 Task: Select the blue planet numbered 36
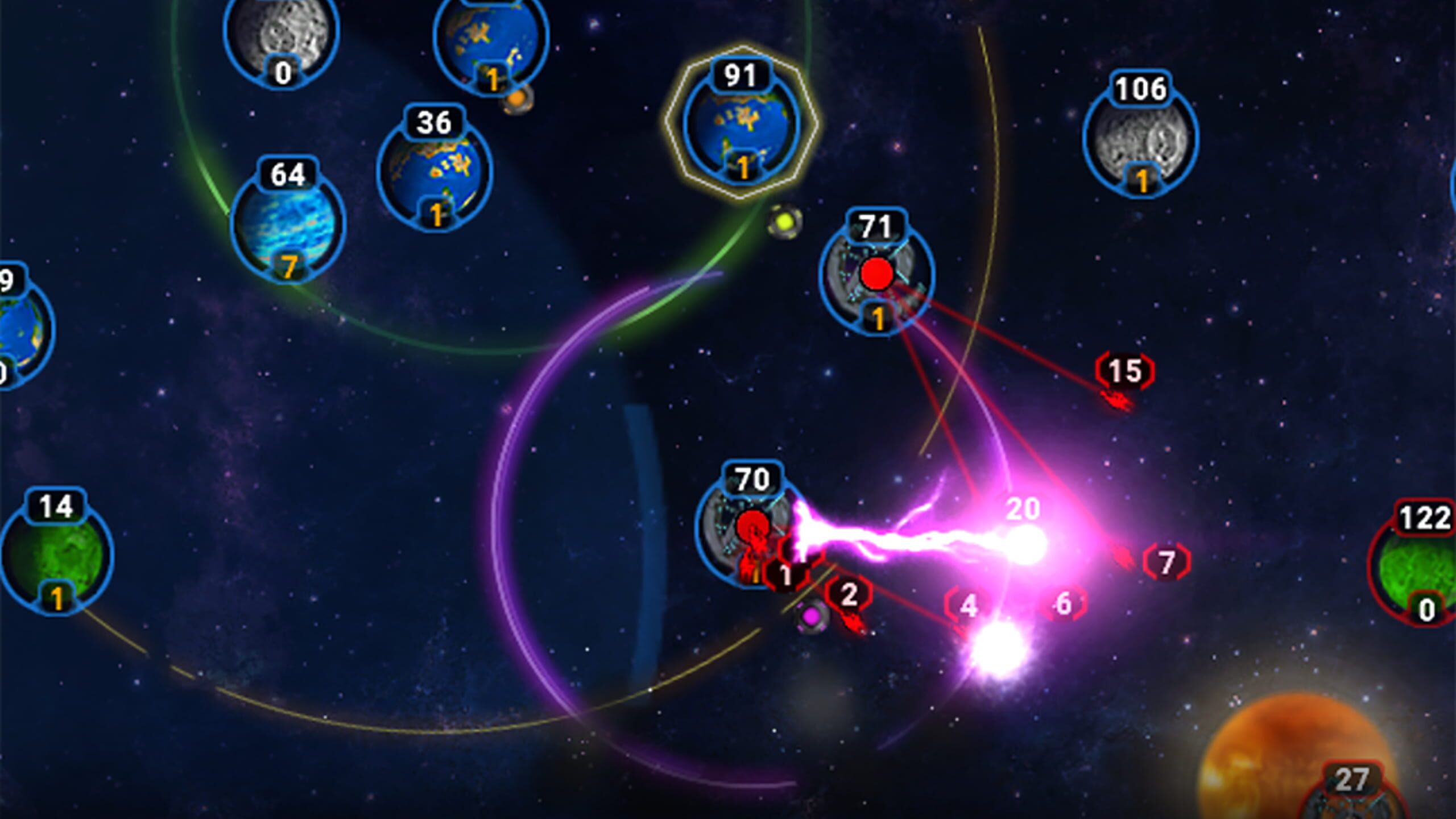pyautogui.click(x=434, y=176)
